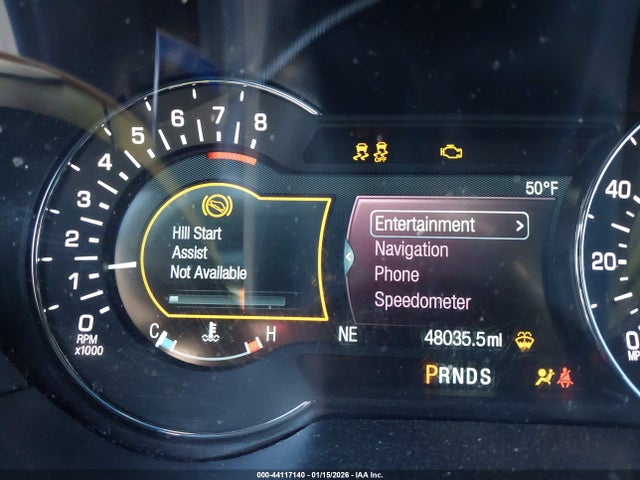The image size is (640, 480).
Task: Click the check engine warning icon
Action: 452,152
